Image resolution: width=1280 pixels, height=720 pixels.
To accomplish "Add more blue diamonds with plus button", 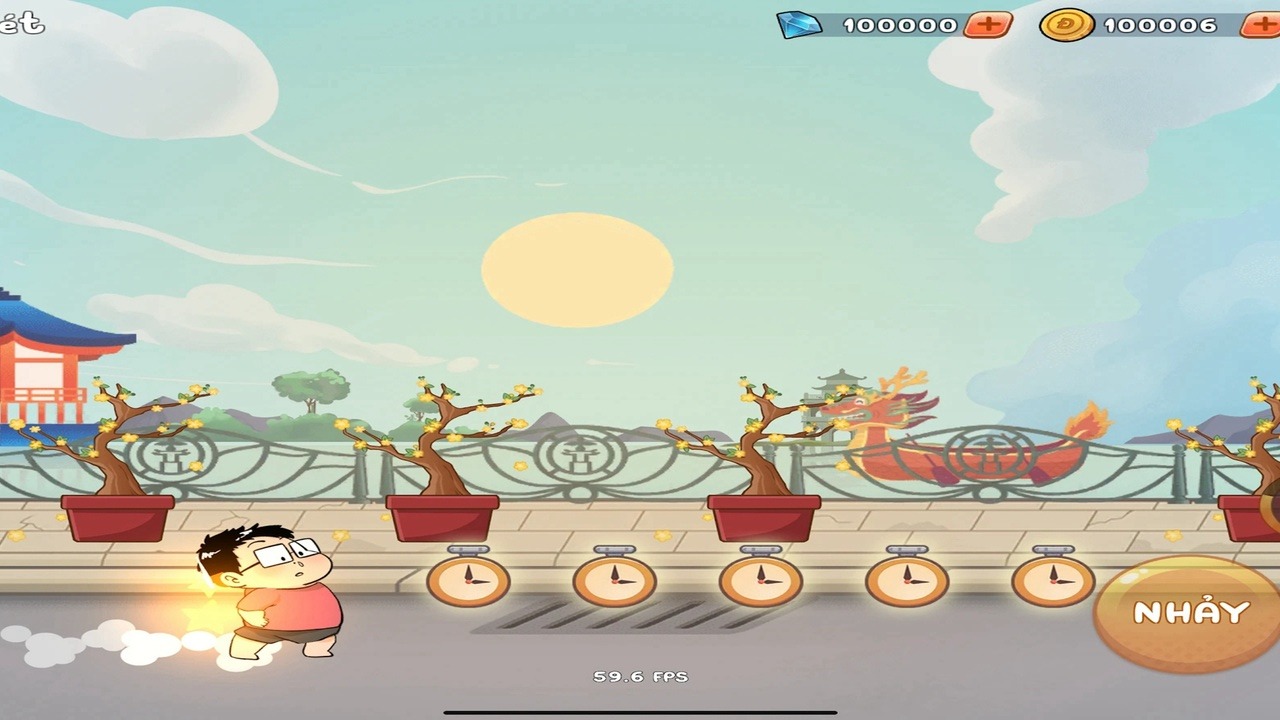I will coord(988,25).
